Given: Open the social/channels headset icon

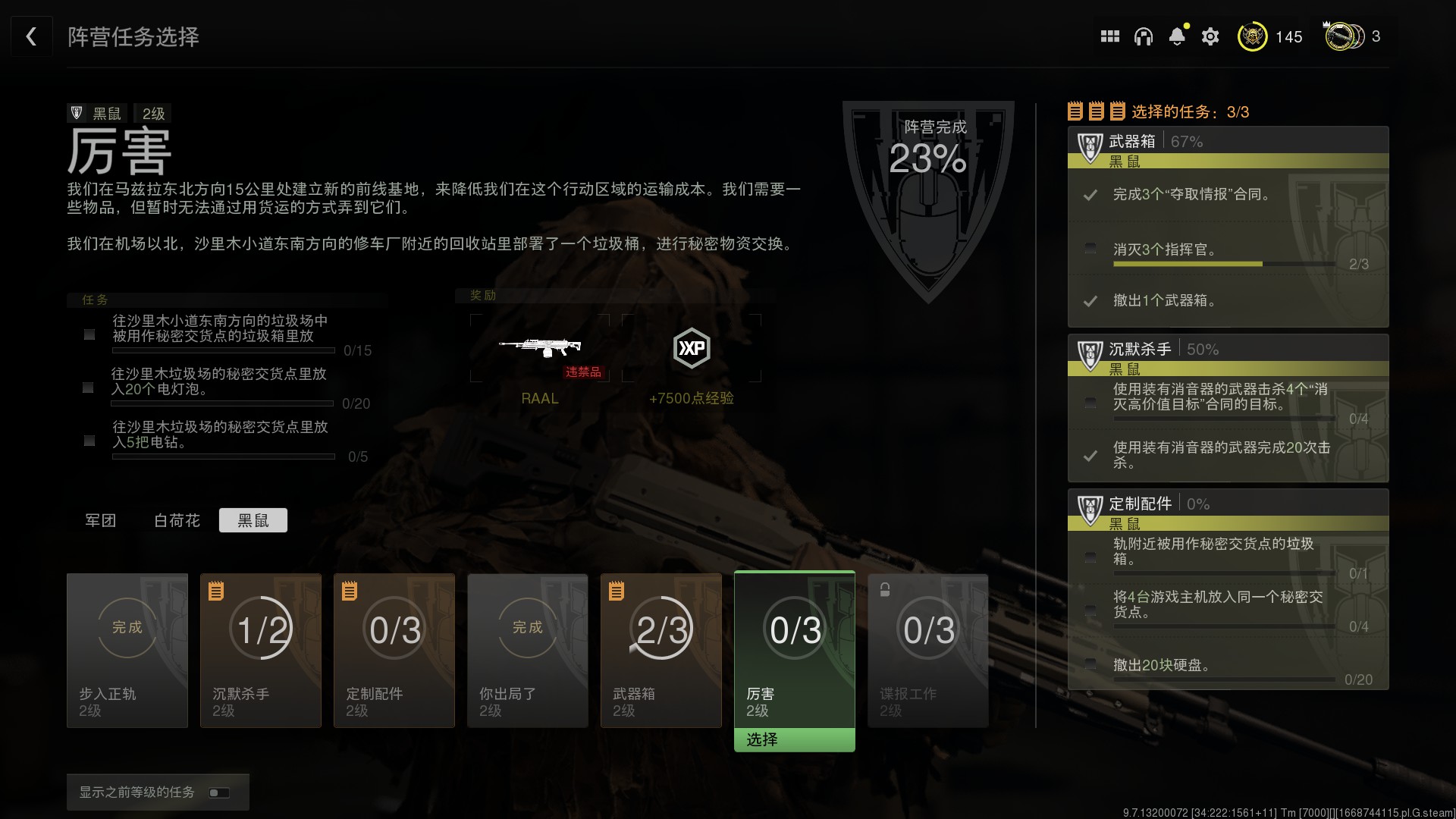Looking at the screenshot, I should click(x=1144, y=36).
